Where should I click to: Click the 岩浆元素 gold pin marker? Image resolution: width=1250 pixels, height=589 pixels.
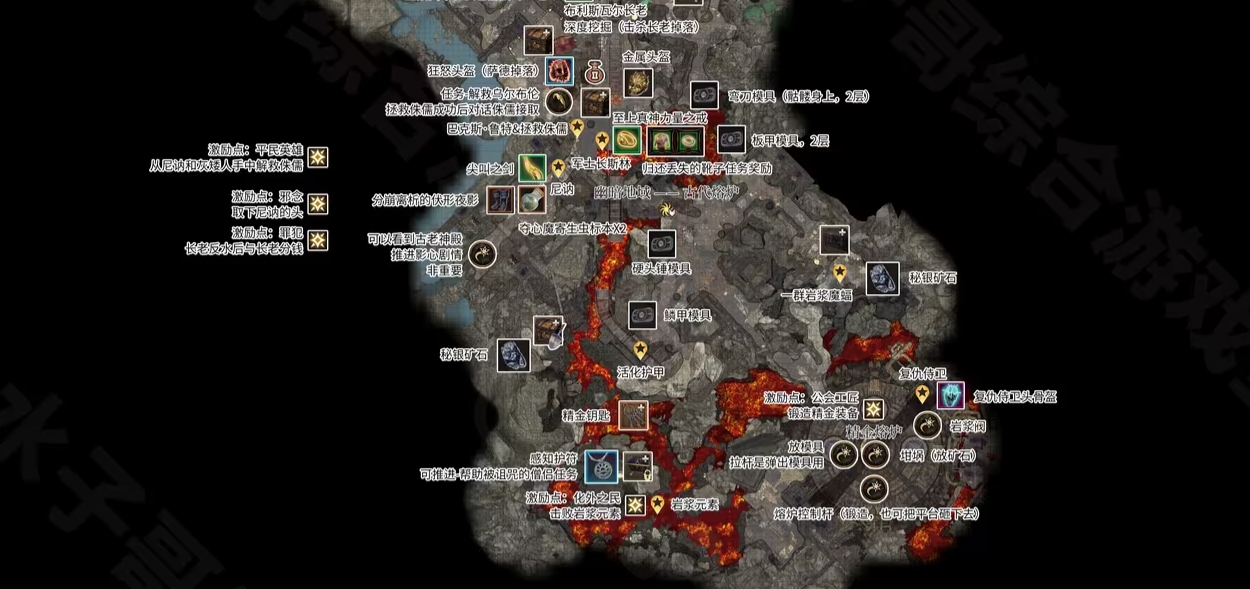pyautogui.click(x=657, y=505)
